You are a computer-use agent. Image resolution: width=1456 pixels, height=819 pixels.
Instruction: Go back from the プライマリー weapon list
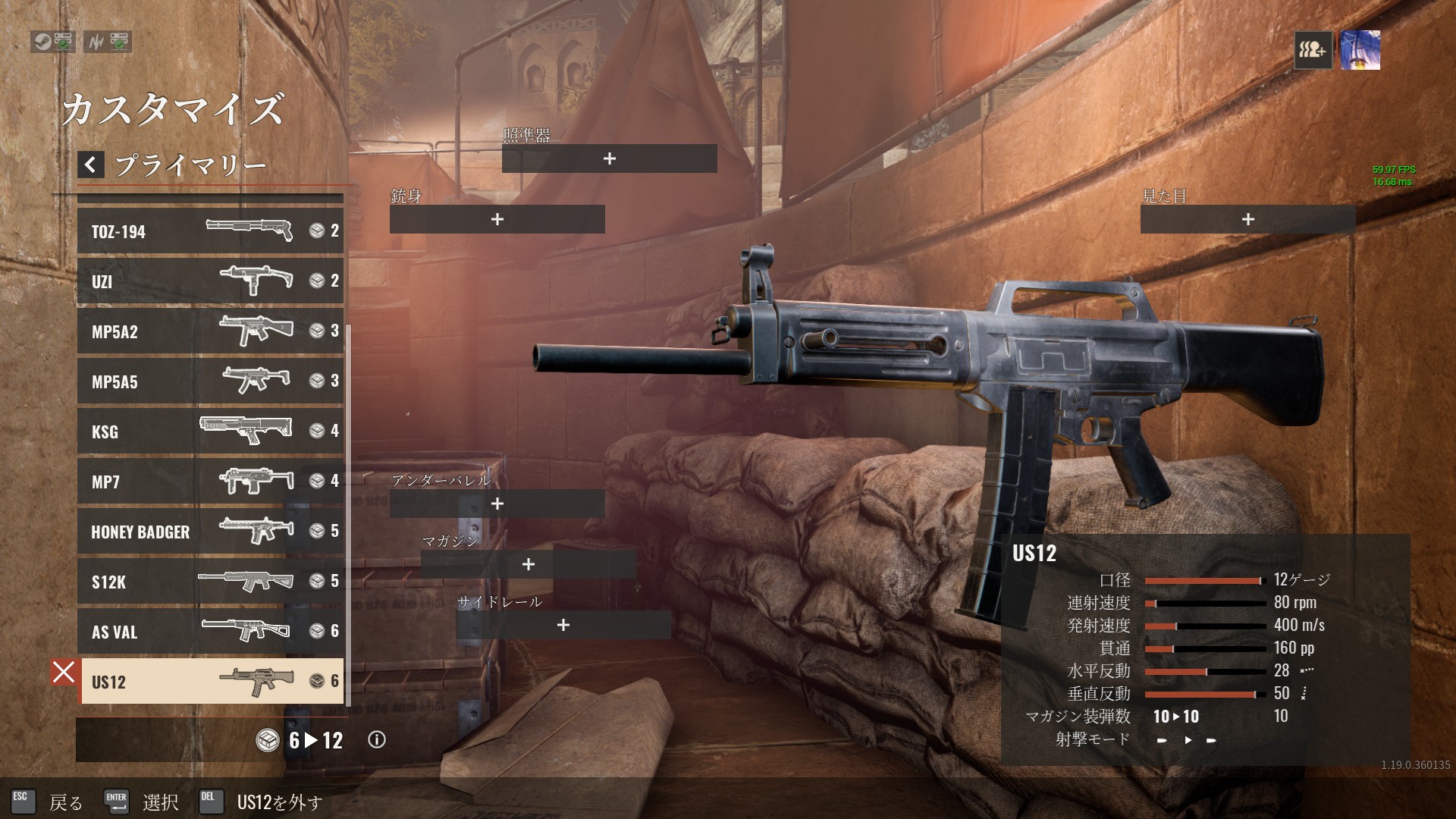(x=90, y=165)
